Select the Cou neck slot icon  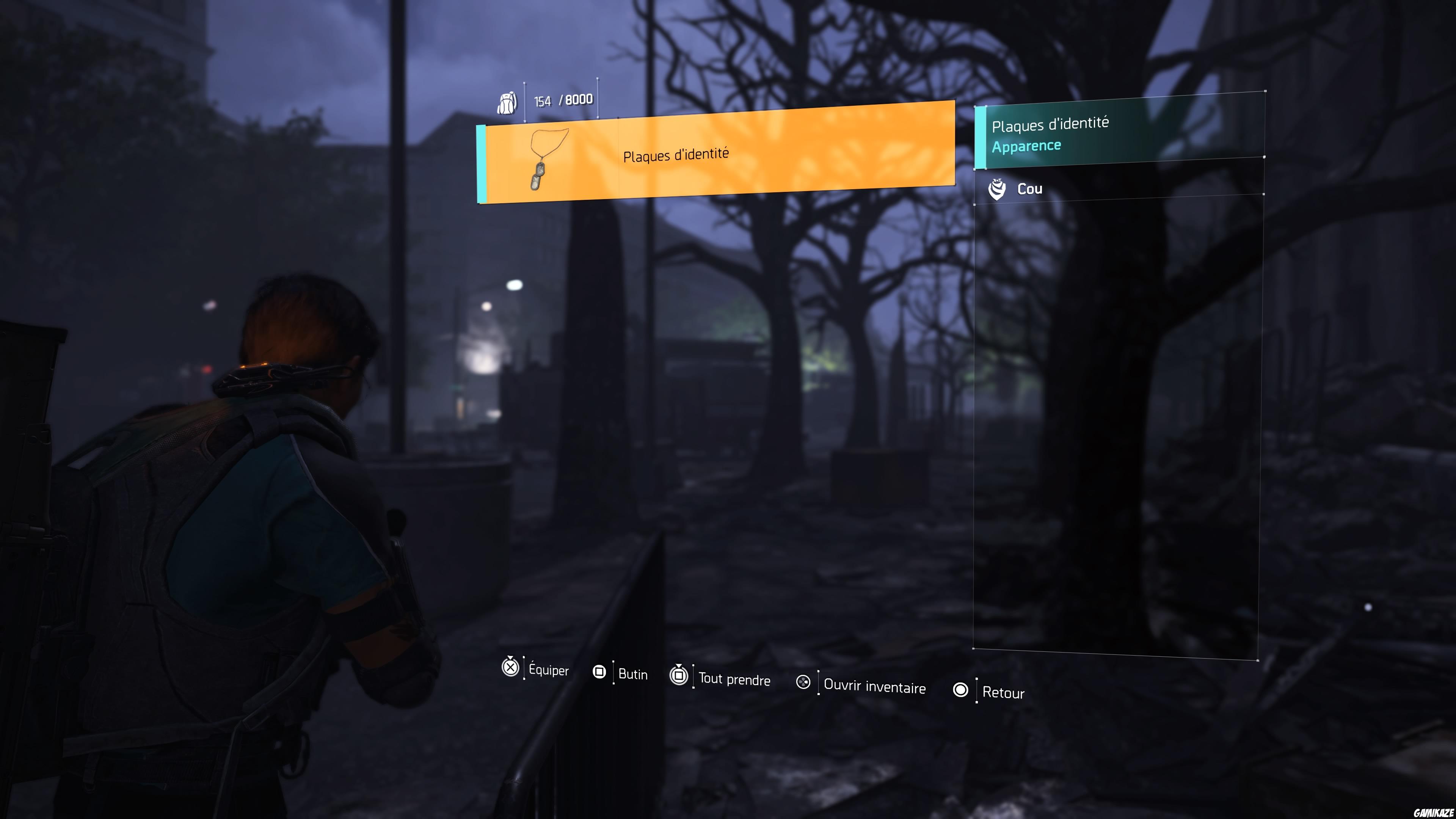[x=997, y=189]
